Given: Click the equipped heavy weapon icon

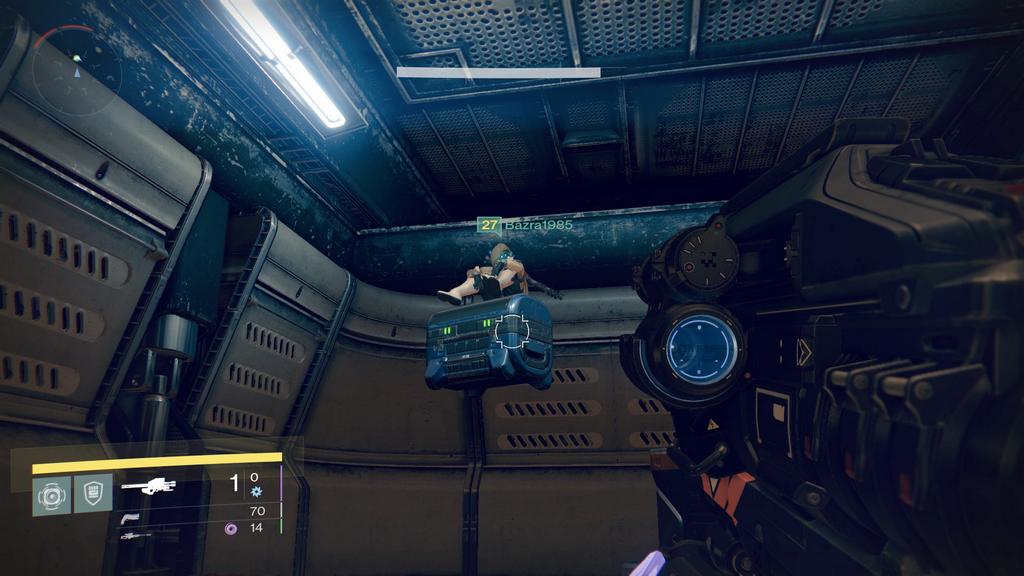Looking at the screenshot, I should pos(148,486).
